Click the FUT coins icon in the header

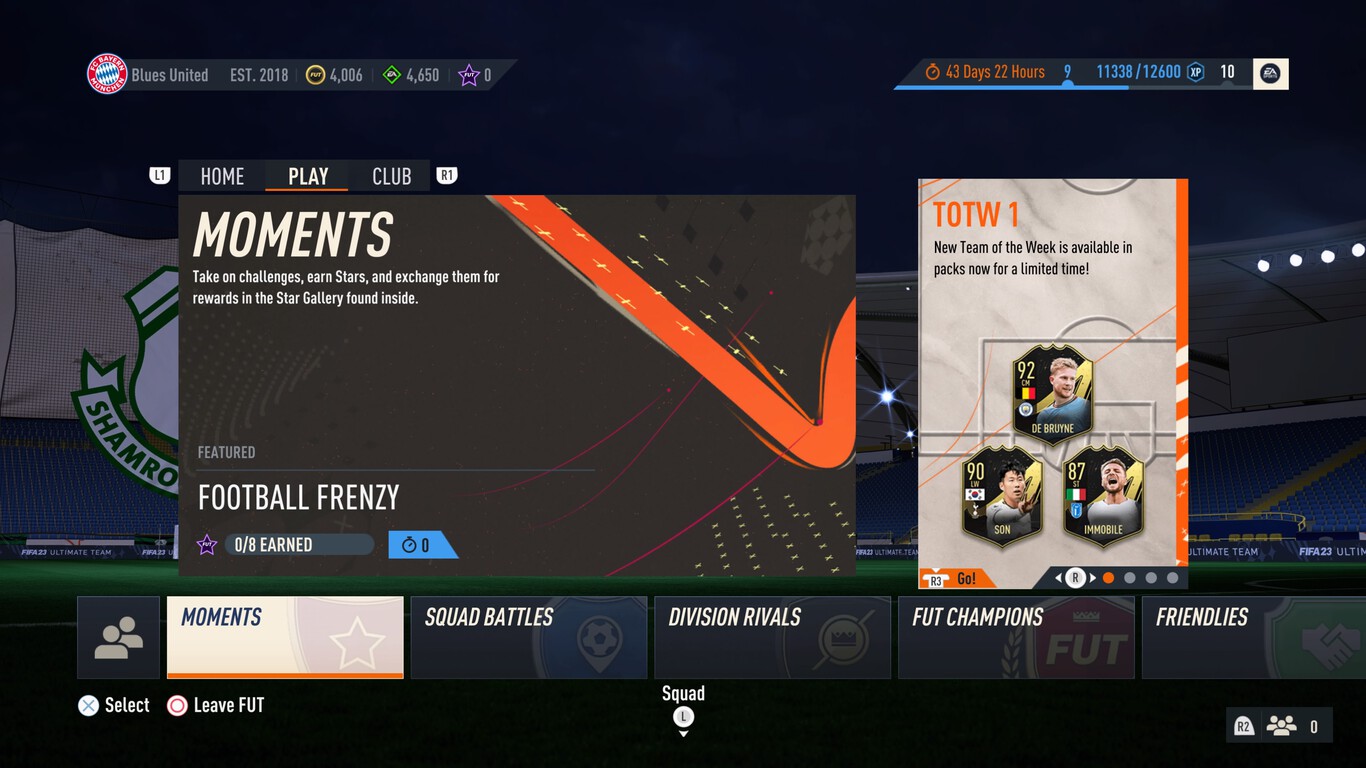coord(317,74)
